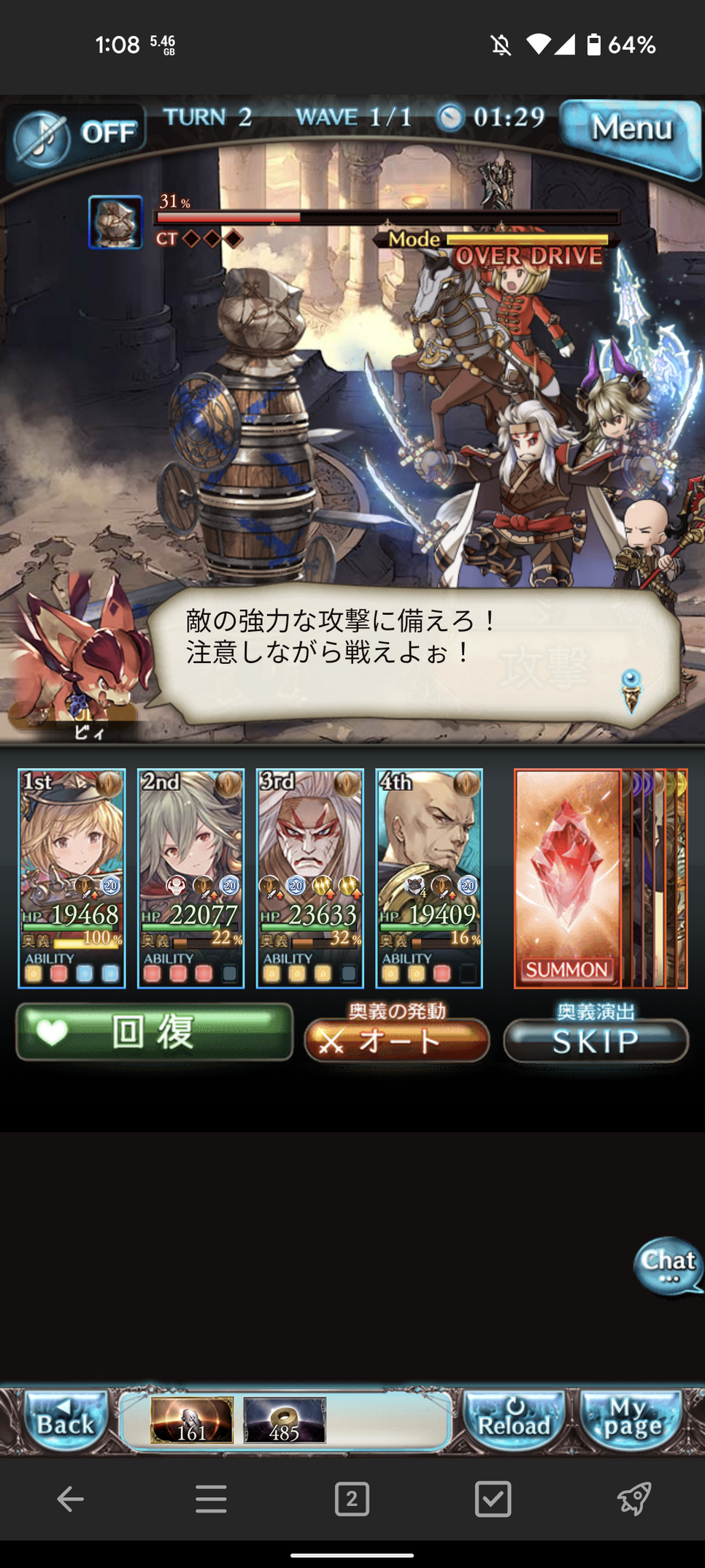
Task: Reload the battle page
Action: (x=514, y=1420)
